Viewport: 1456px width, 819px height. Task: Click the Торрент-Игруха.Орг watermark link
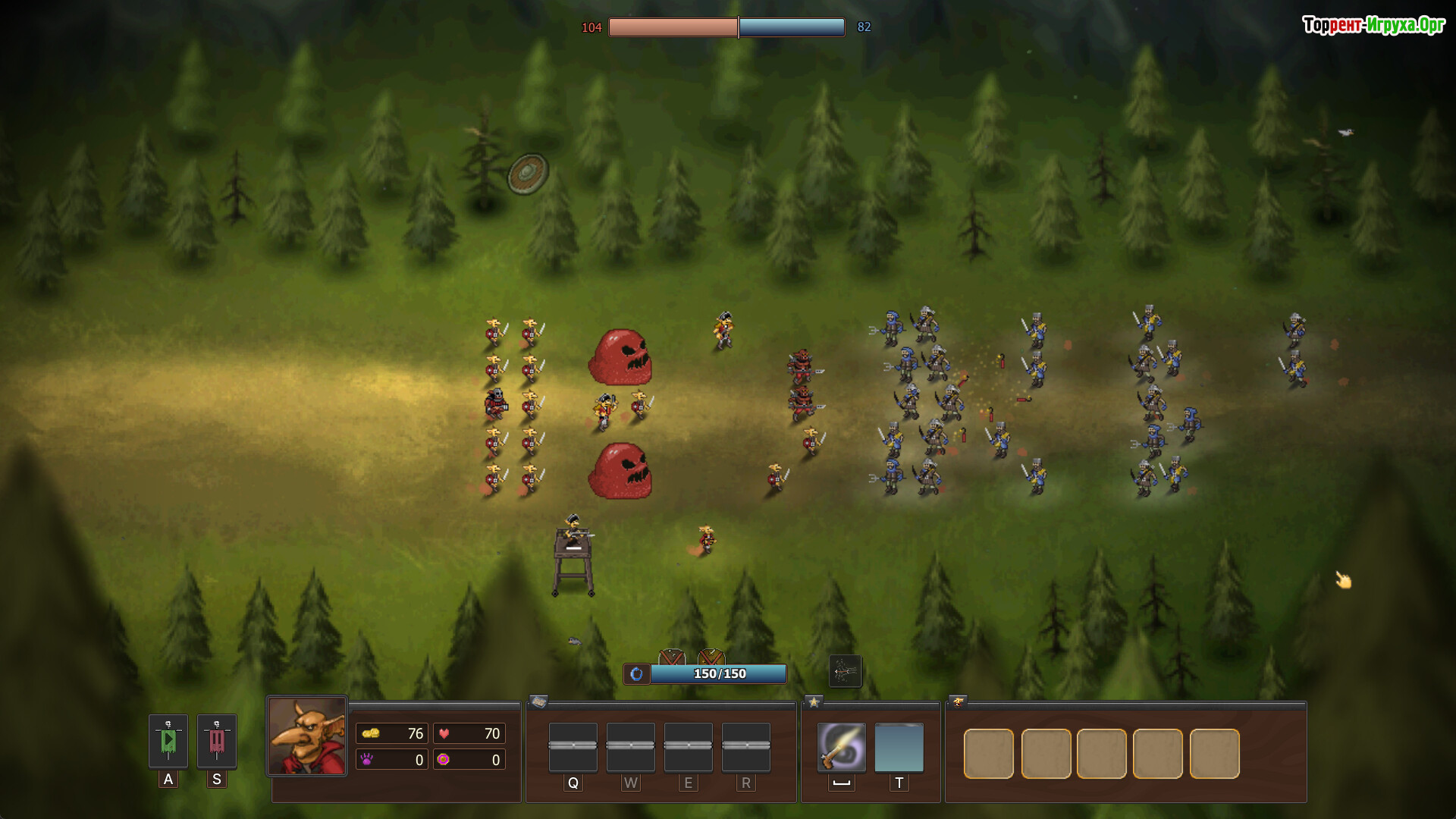coord(1373,26)
